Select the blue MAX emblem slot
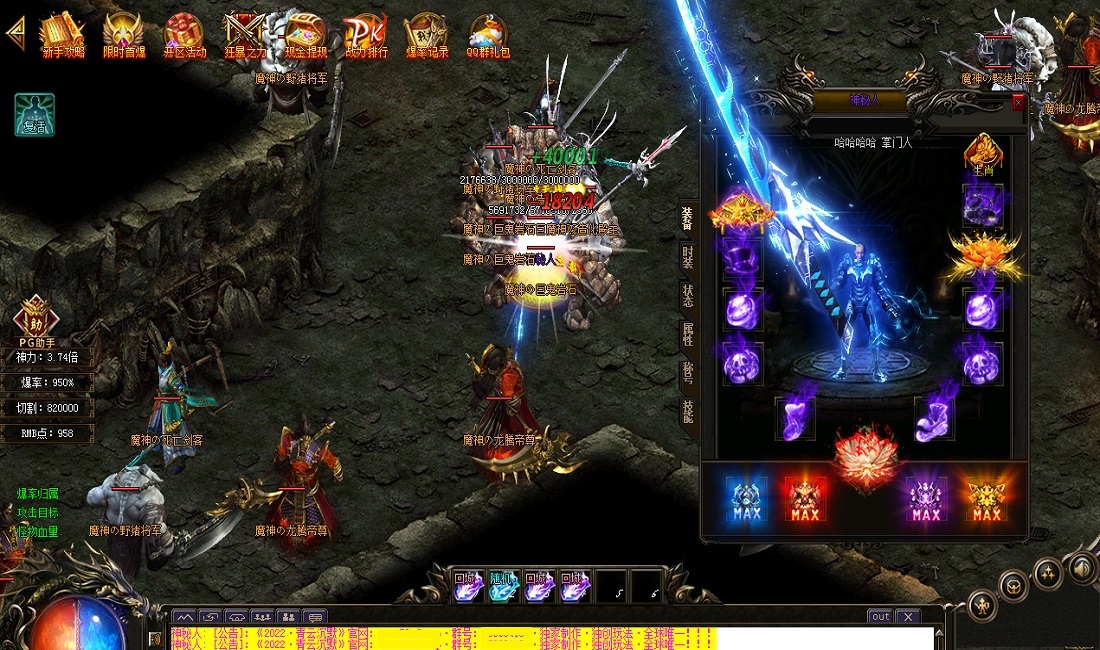The image size is (1100, 650). click(746, 497)
